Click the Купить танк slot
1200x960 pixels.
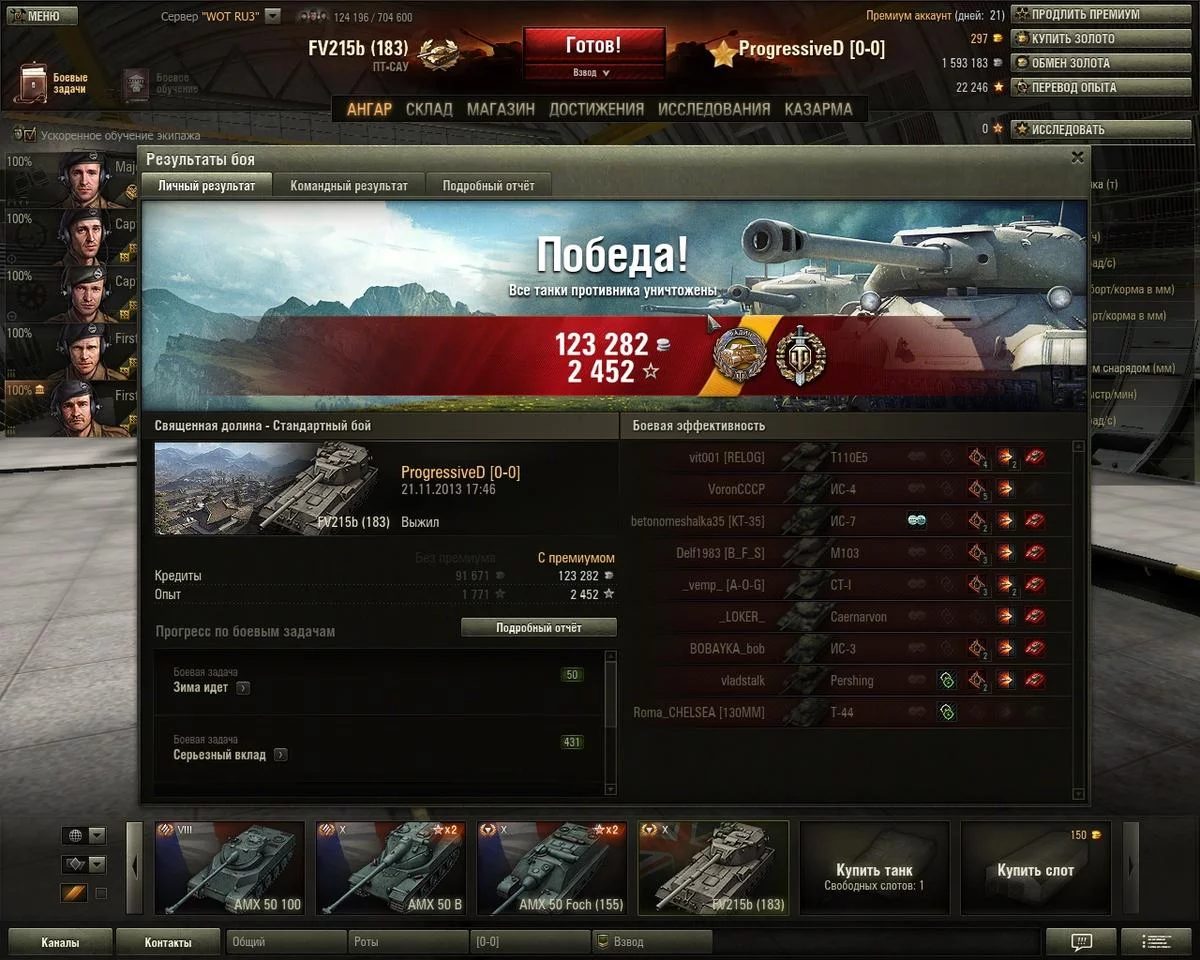(x=873, y=867)
